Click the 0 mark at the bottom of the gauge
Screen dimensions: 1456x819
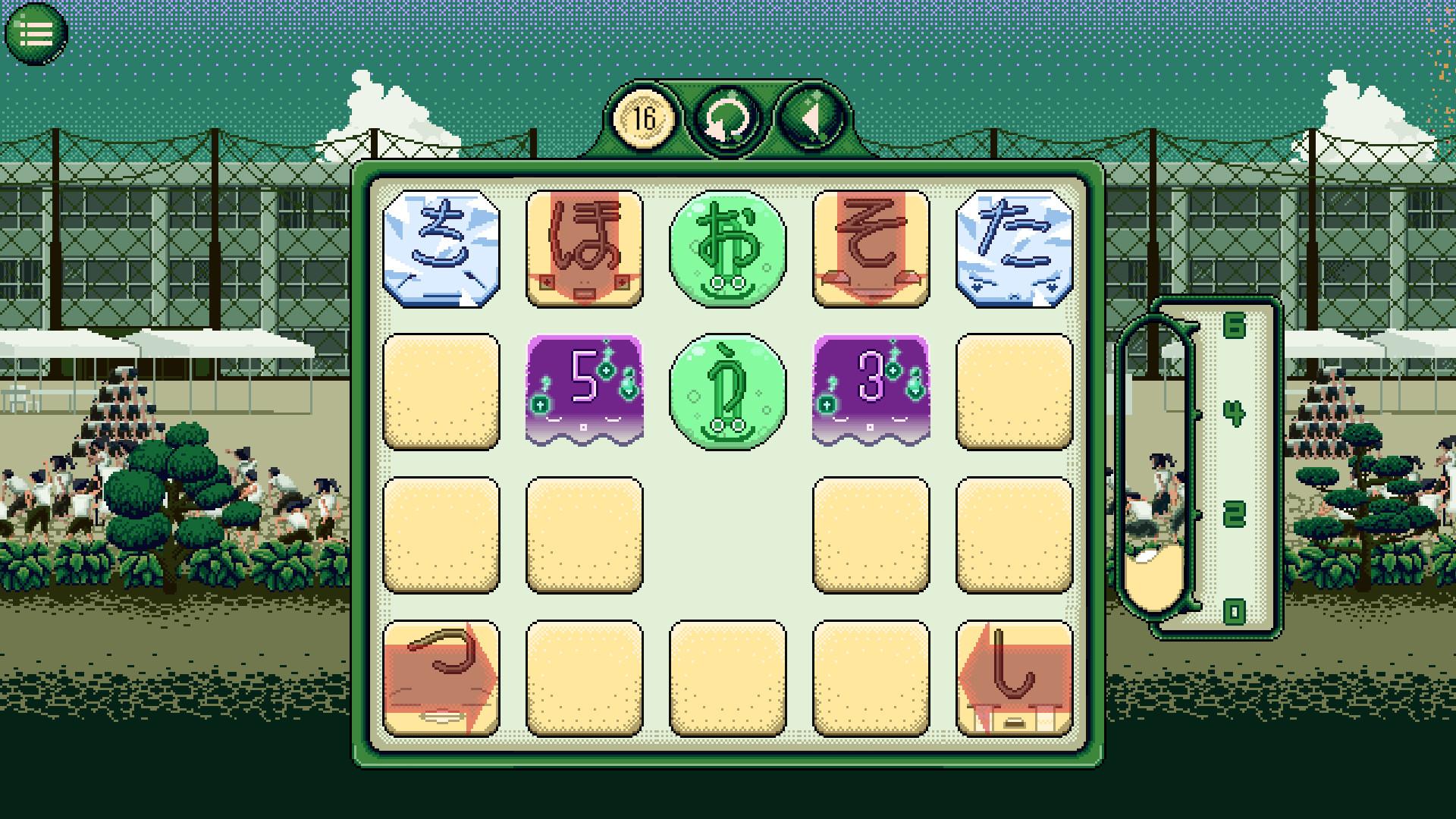click(1235, 607)
